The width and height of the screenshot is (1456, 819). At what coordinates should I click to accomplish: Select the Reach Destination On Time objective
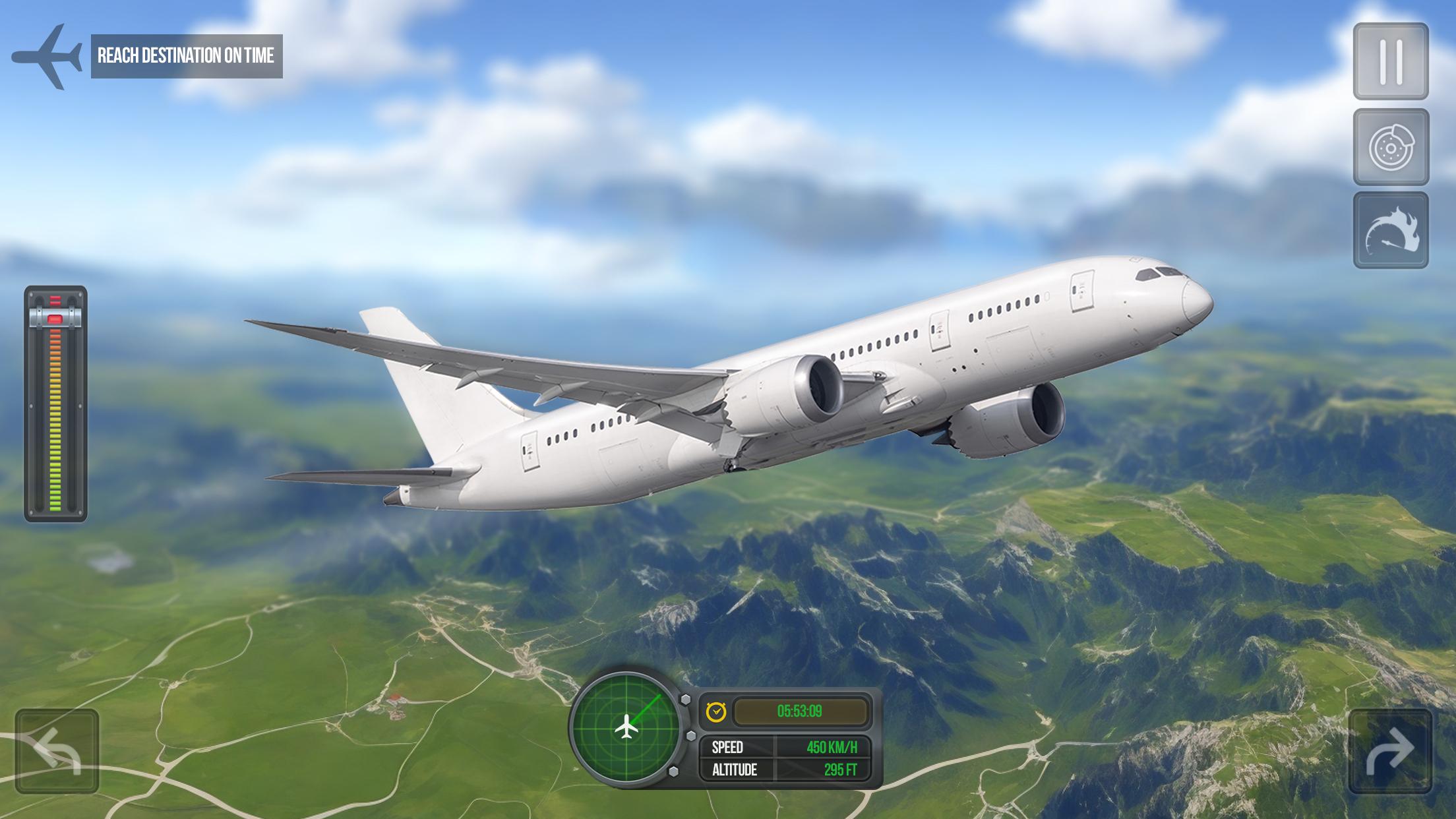(x=186, y=56)
